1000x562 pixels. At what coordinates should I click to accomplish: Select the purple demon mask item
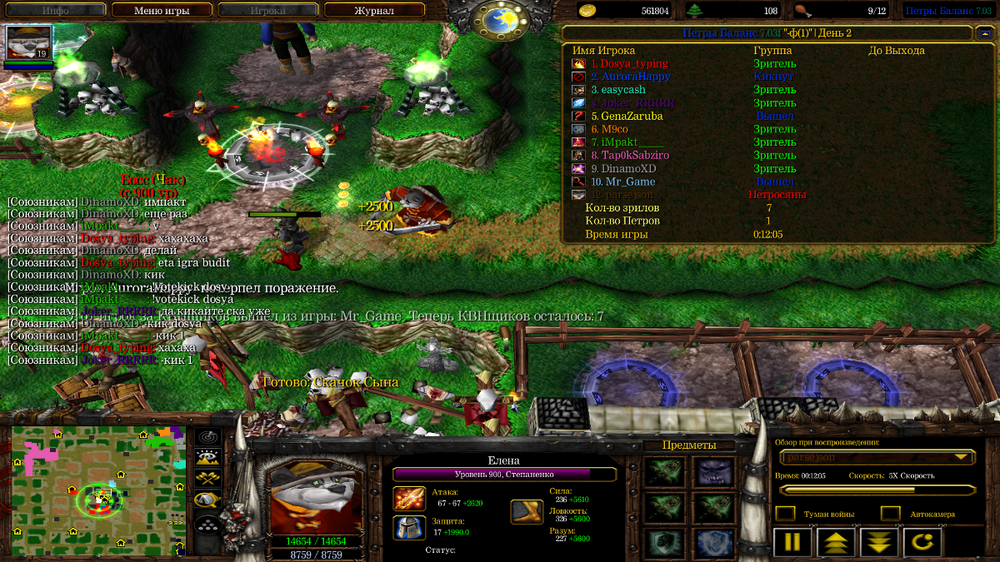711,472
